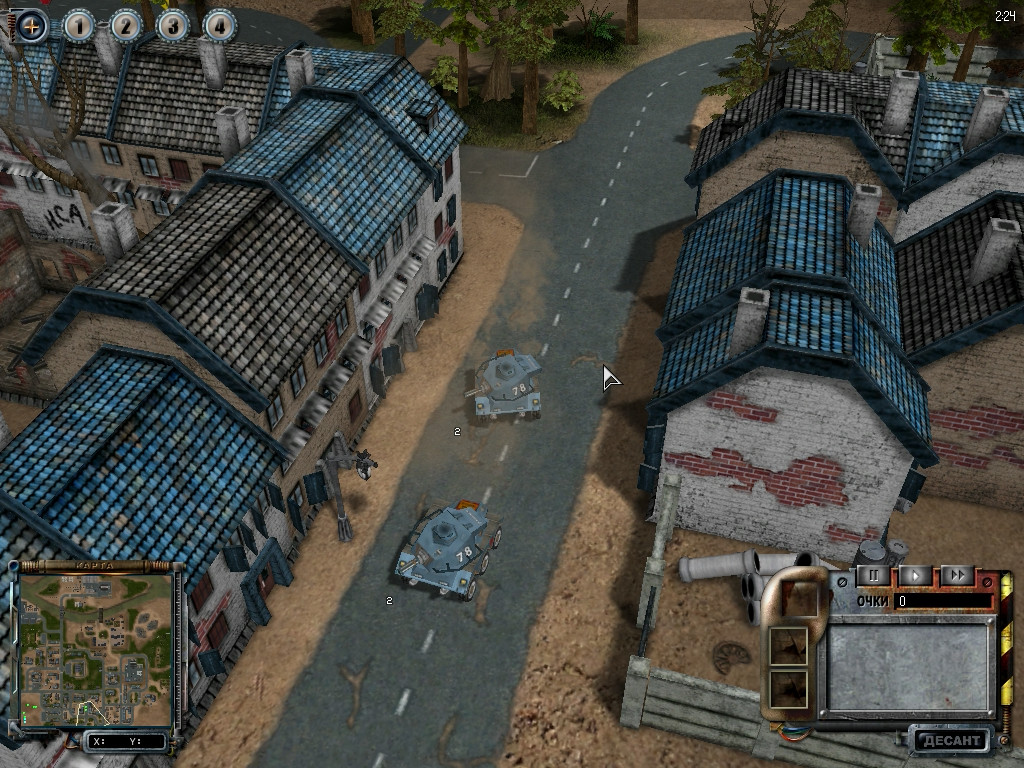Set game to normal play speed

click(915, 575)
